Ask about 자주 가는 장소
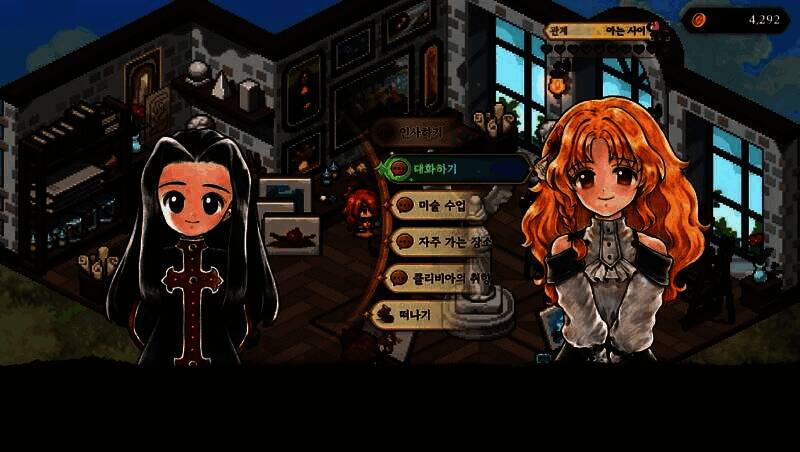This screenshot has height=452, width=800. click(445, 241)
